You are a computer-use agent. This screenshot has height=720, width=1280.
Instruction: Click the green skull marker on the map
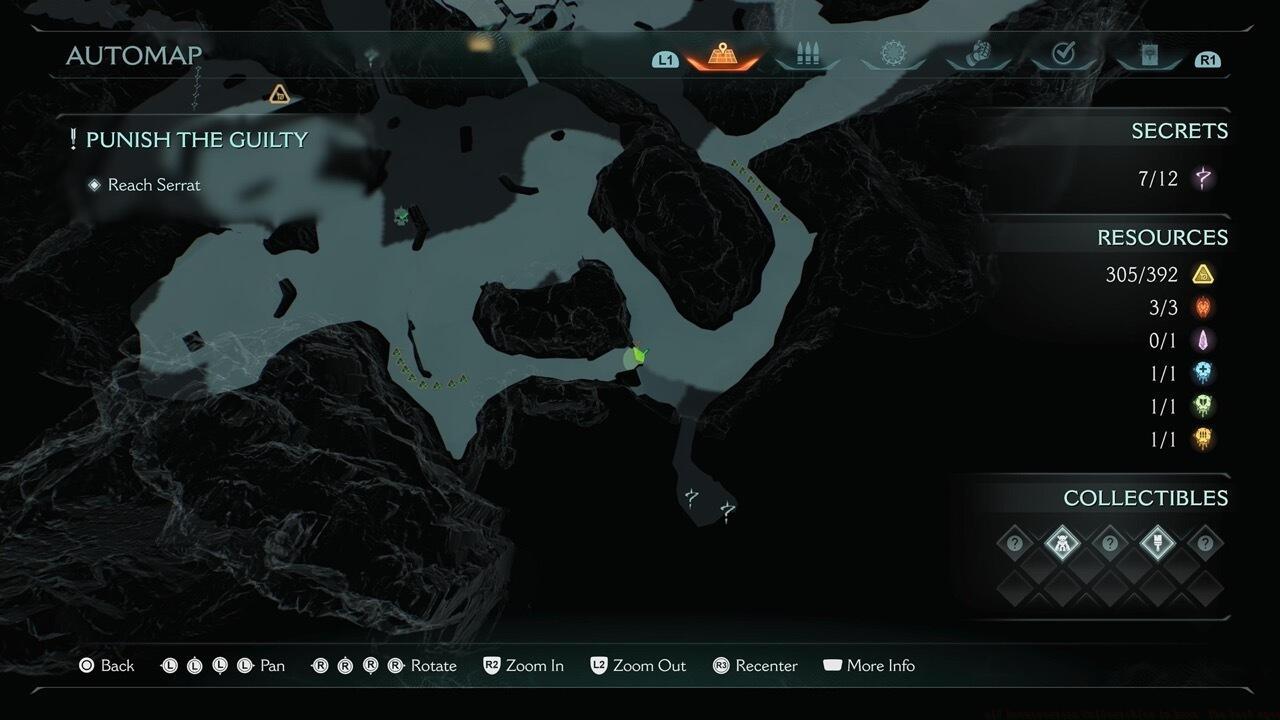click(x=402, y=215)
